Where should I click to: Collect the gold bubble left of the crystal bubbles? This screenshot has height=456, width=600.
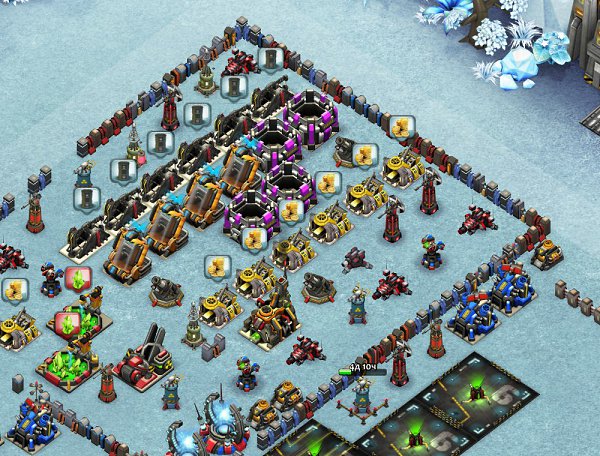click(14, 290)
